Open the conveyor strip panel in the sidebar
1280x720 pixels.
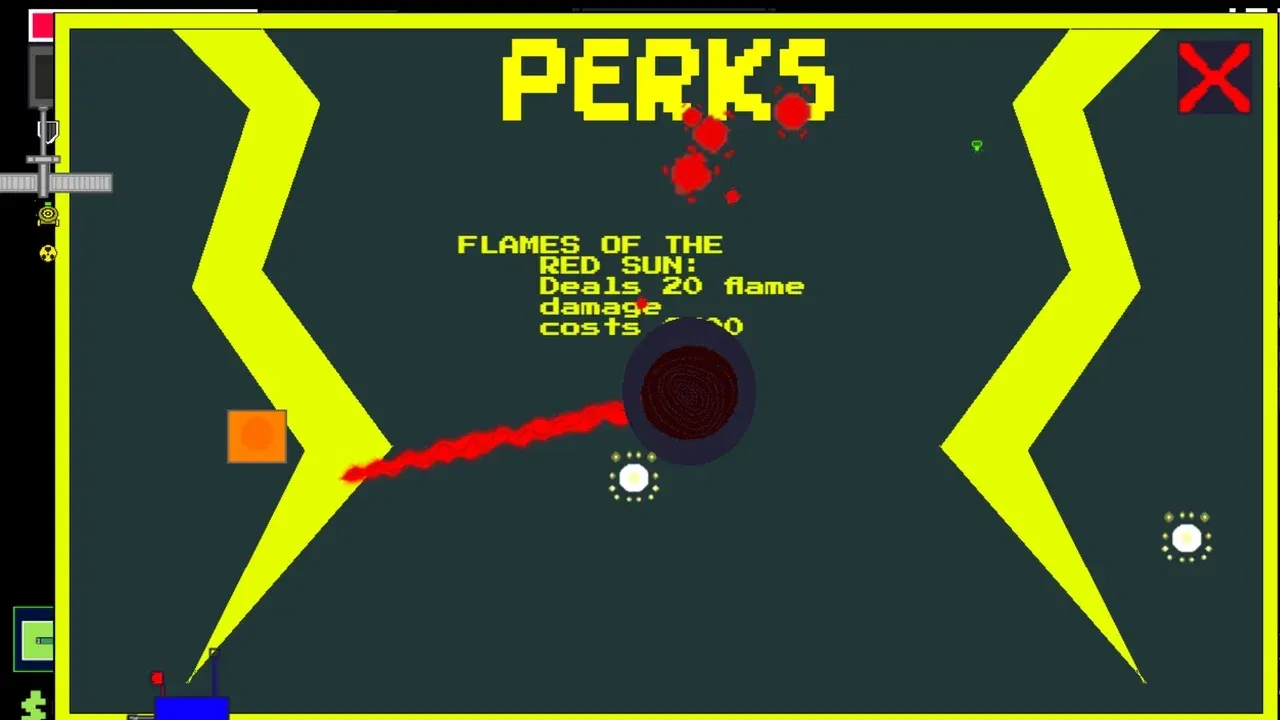click(55, 182)
